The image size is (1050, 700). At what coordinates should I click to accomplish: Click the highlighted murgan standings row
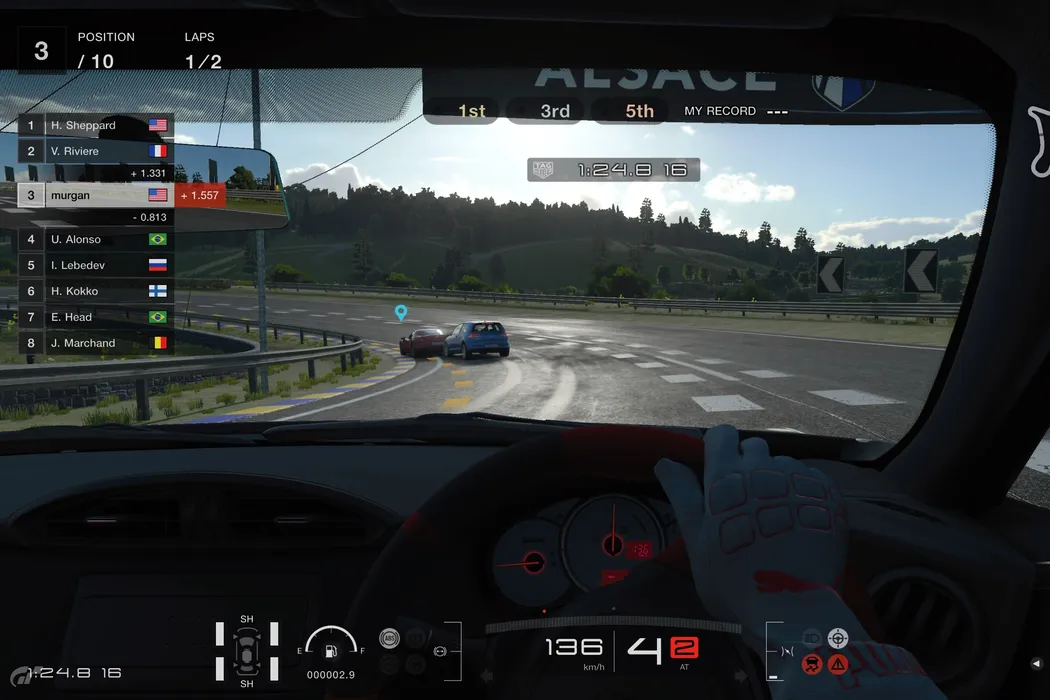pyautogui.click(x=96, y=196)
